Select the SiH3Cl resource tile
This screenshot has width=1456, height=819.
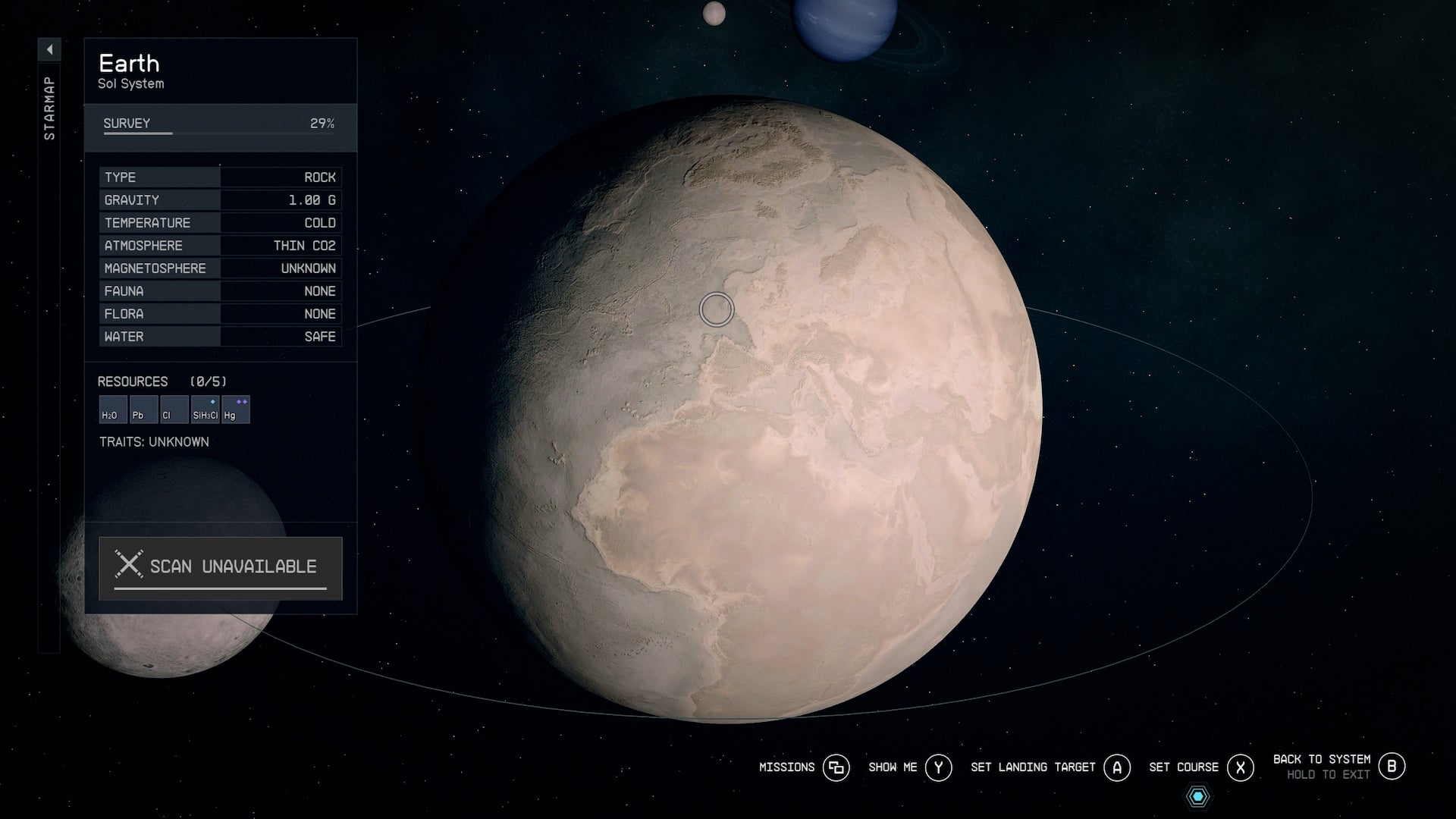point(205,409)
